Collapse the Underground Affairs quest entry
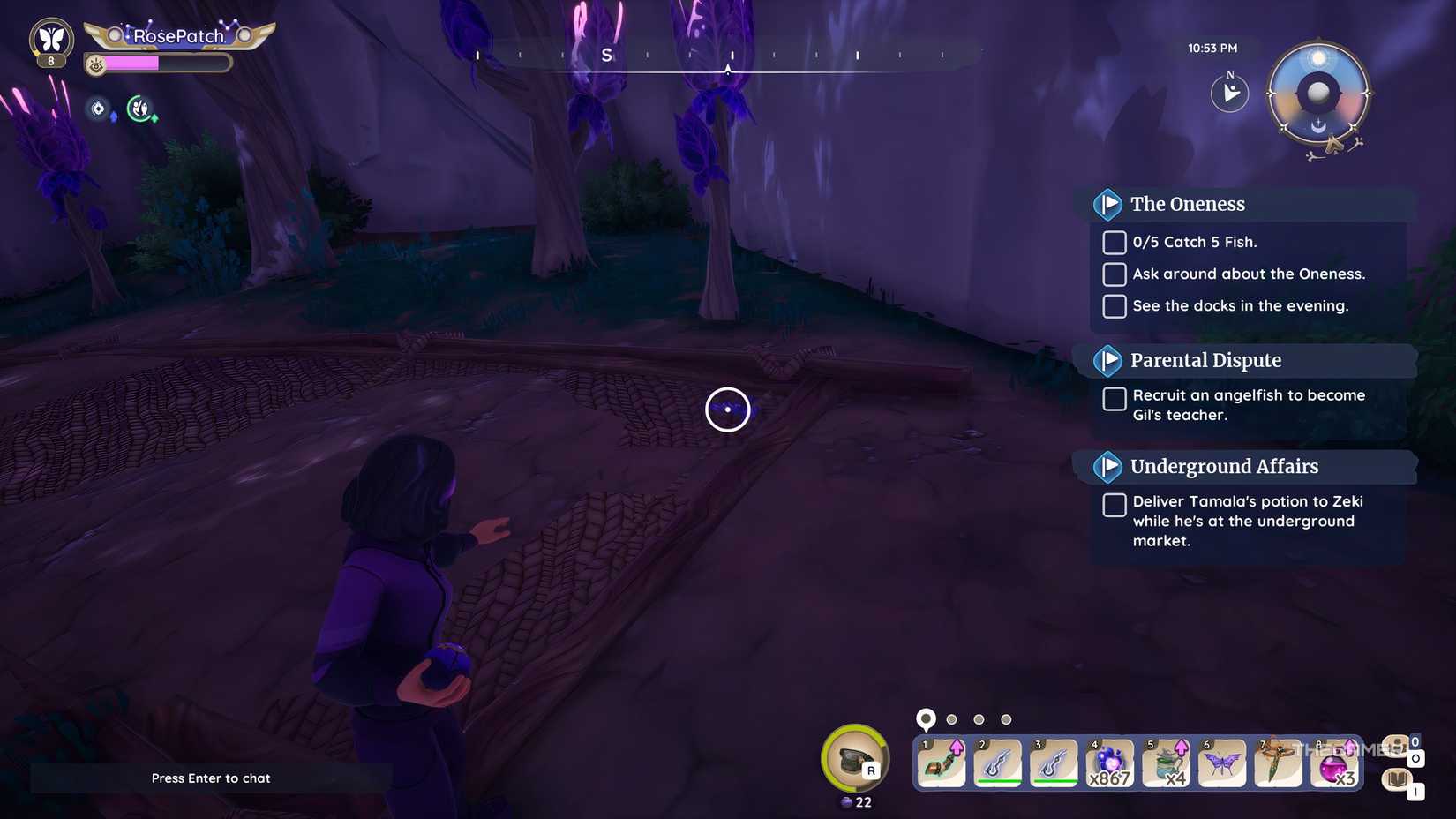1456x819 pixels. pyautogui.click(x=1109, y=467)
